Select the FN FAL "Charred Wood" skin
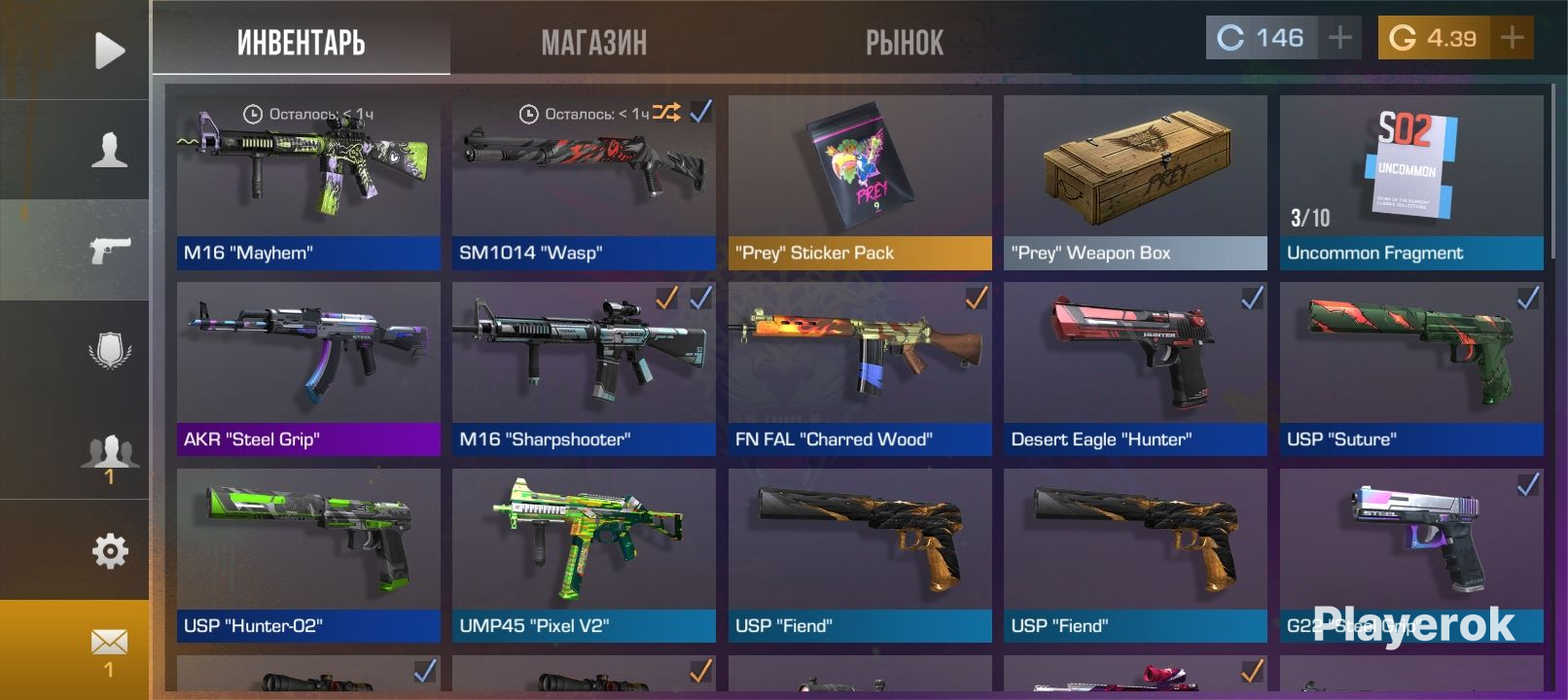This screenshot has height=700, width=1568. click(x=860, y=368)
